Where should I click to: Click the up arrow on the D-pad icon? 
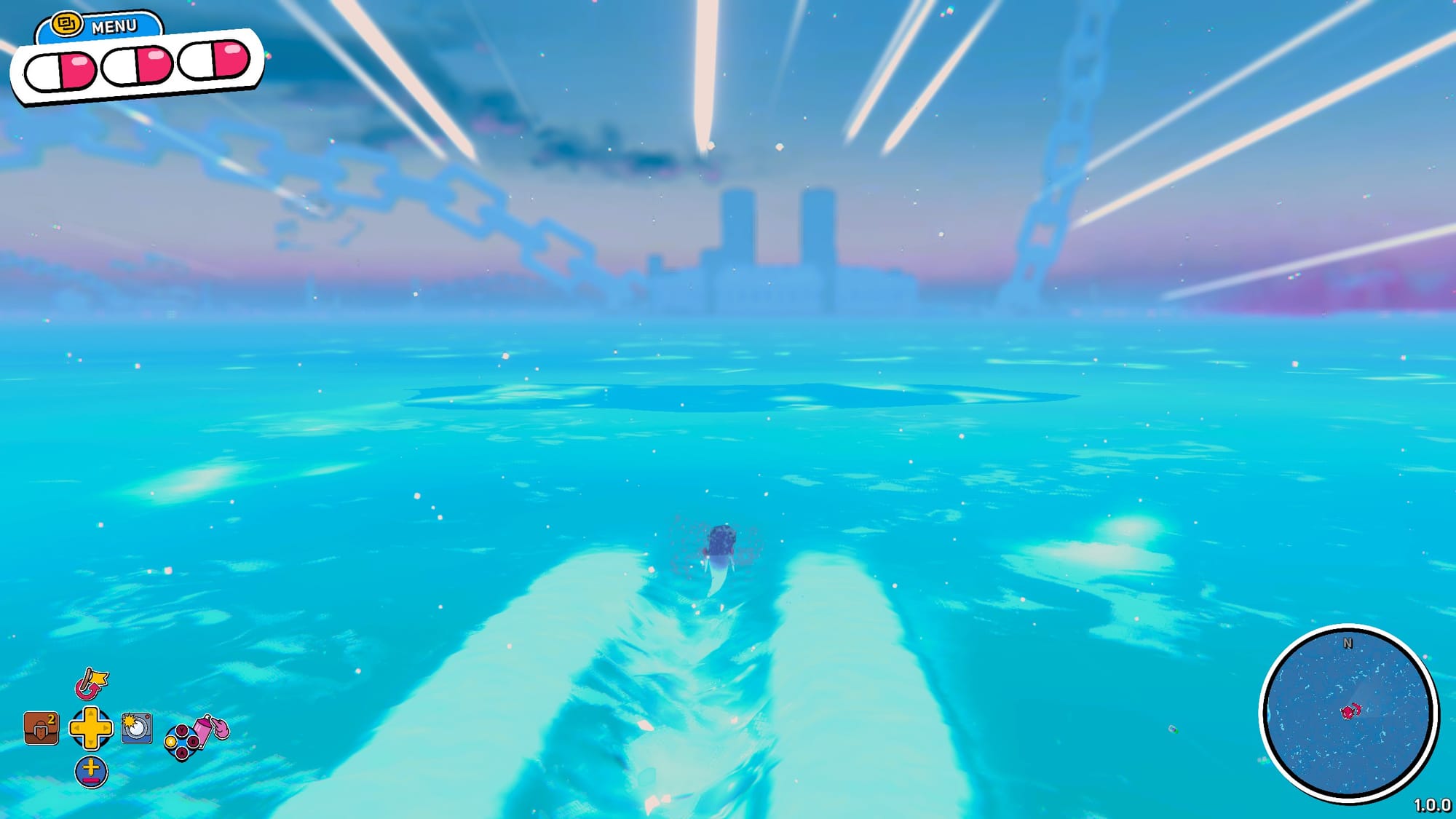[92, 712]
